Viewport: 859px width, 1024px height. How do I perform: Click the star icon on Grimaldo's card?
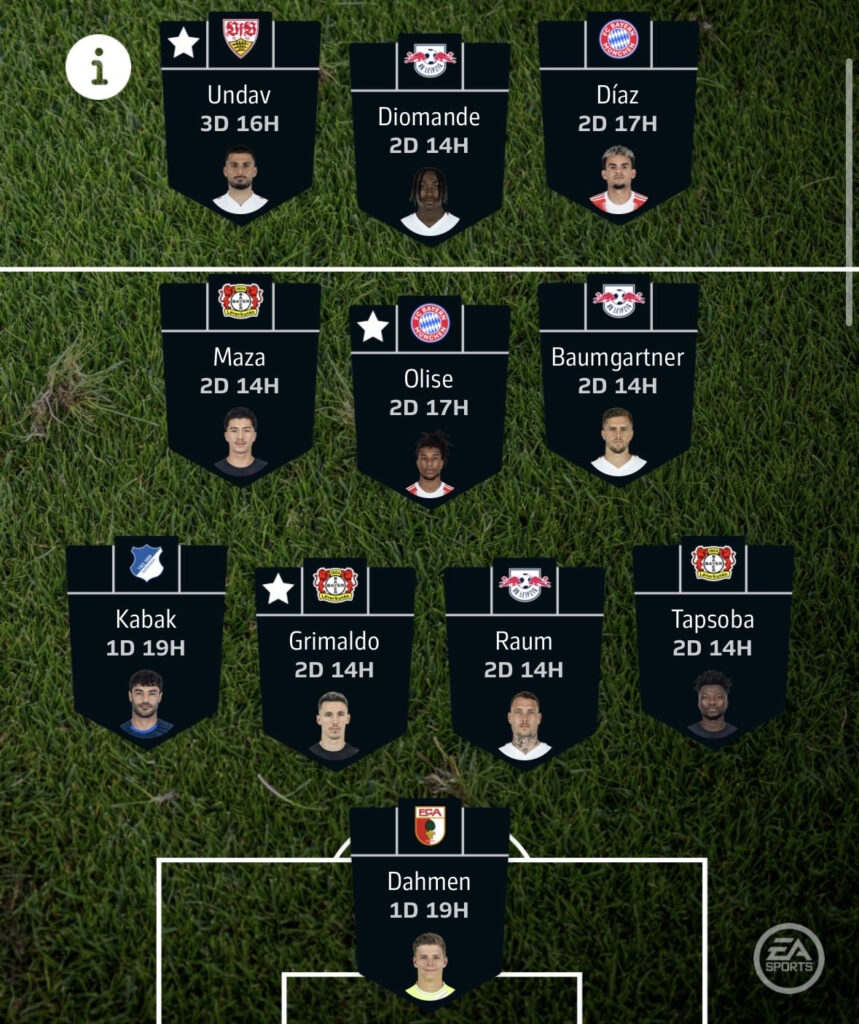278,589
